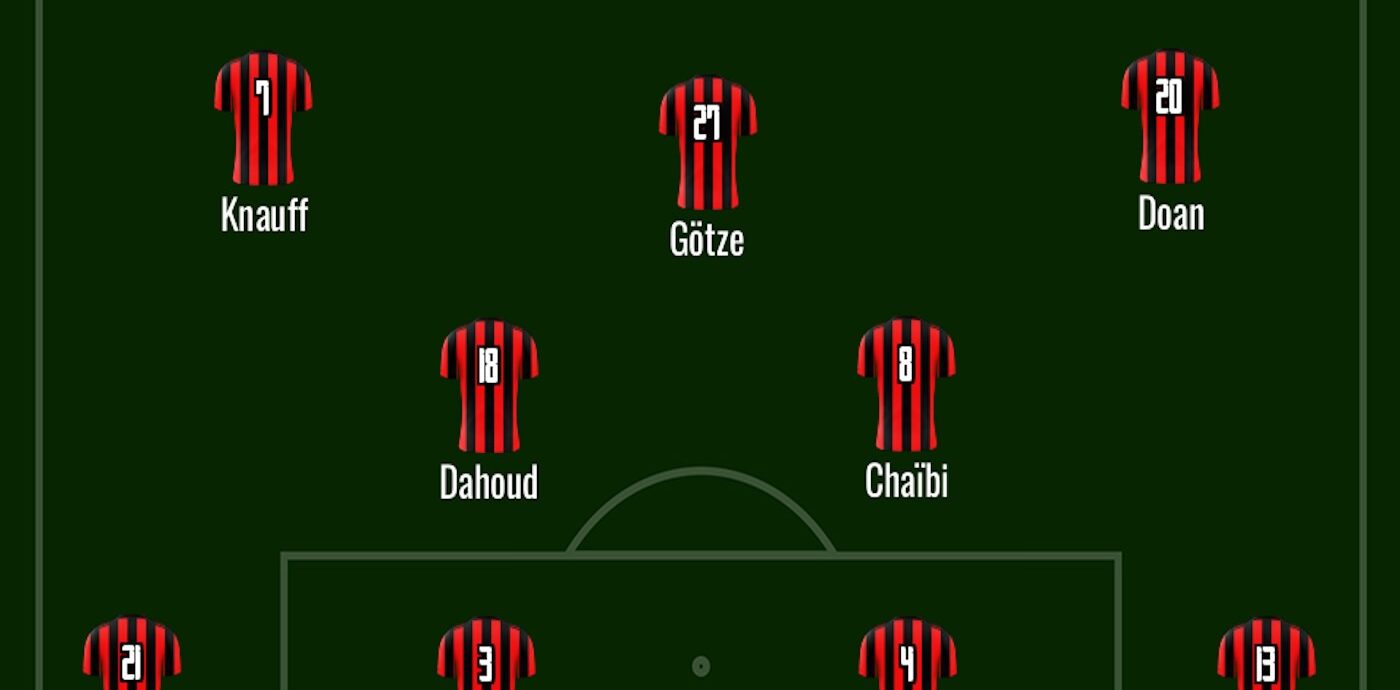Image resolution: width=1400 pixels, height=690 pixels.
Task: Select Knauff's number 7 shirt
Action: click(263, 118)
